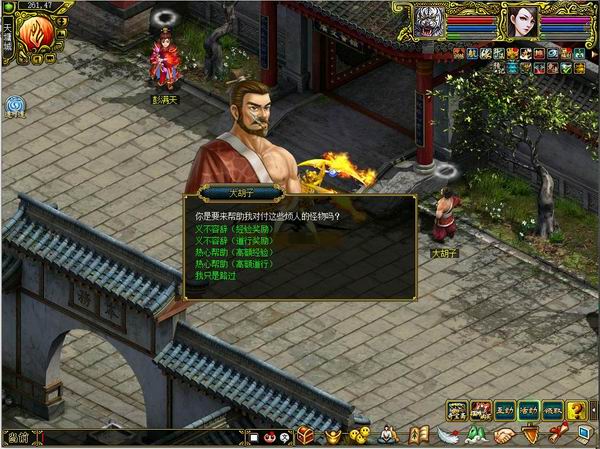Click the blue swirl icon
This screenshot has width=600, height=449.
[x=16, y=104]
